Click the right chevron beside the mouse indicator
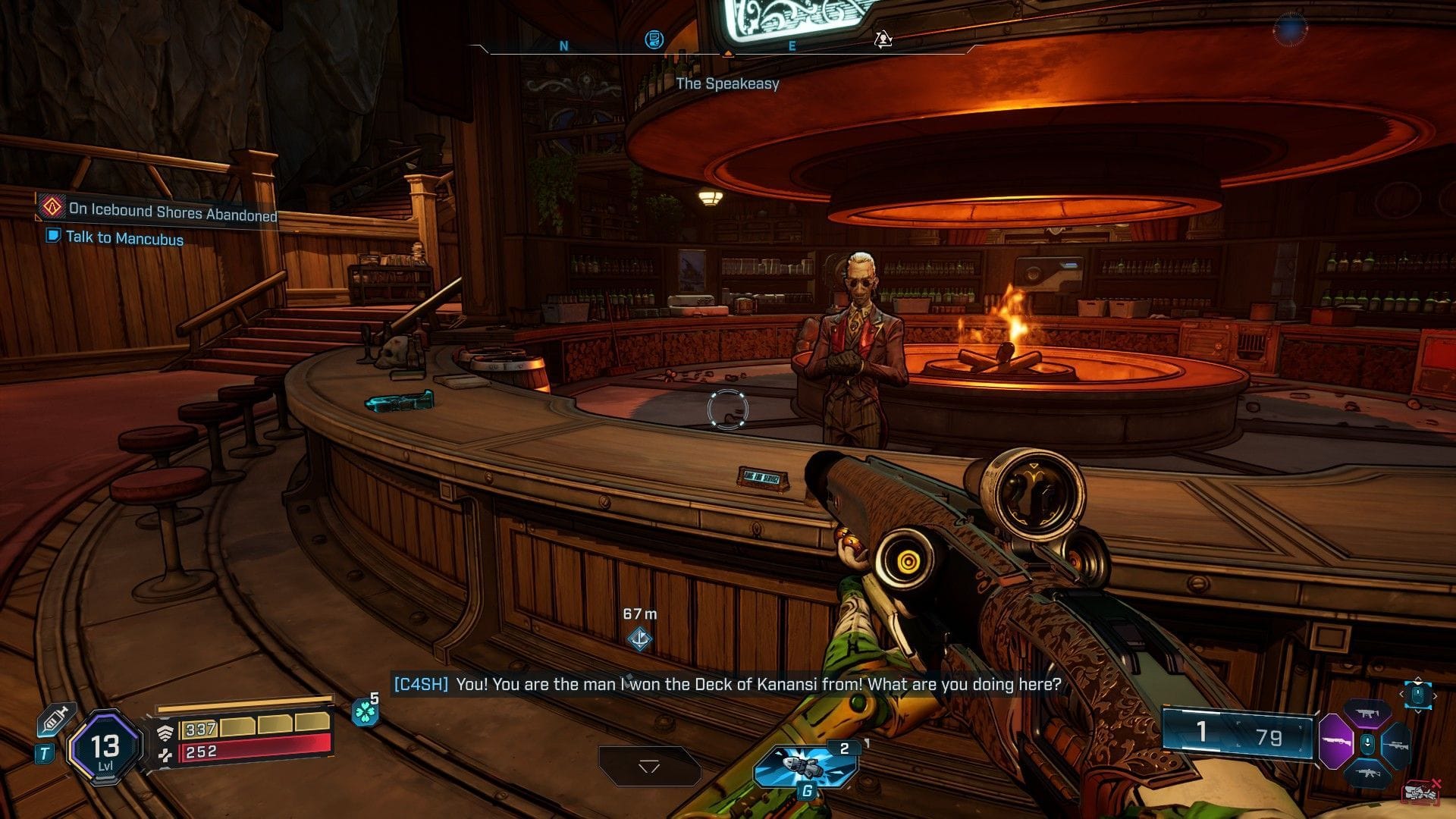 point(1435,695)
